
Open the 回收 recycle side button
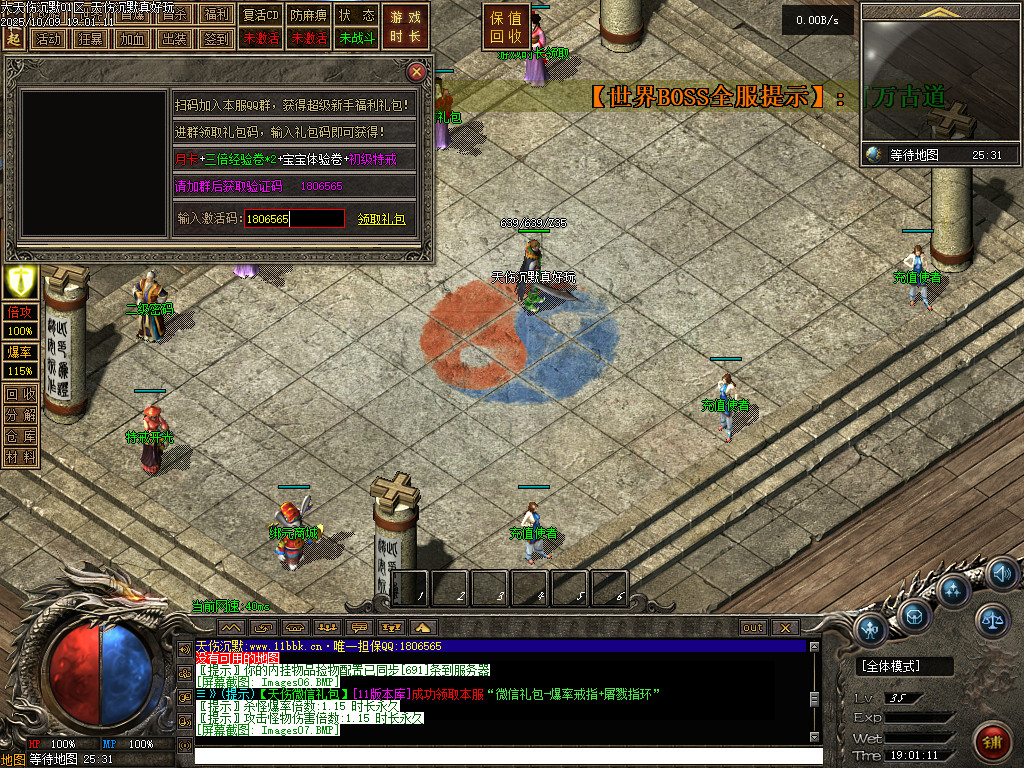point(20,393)
